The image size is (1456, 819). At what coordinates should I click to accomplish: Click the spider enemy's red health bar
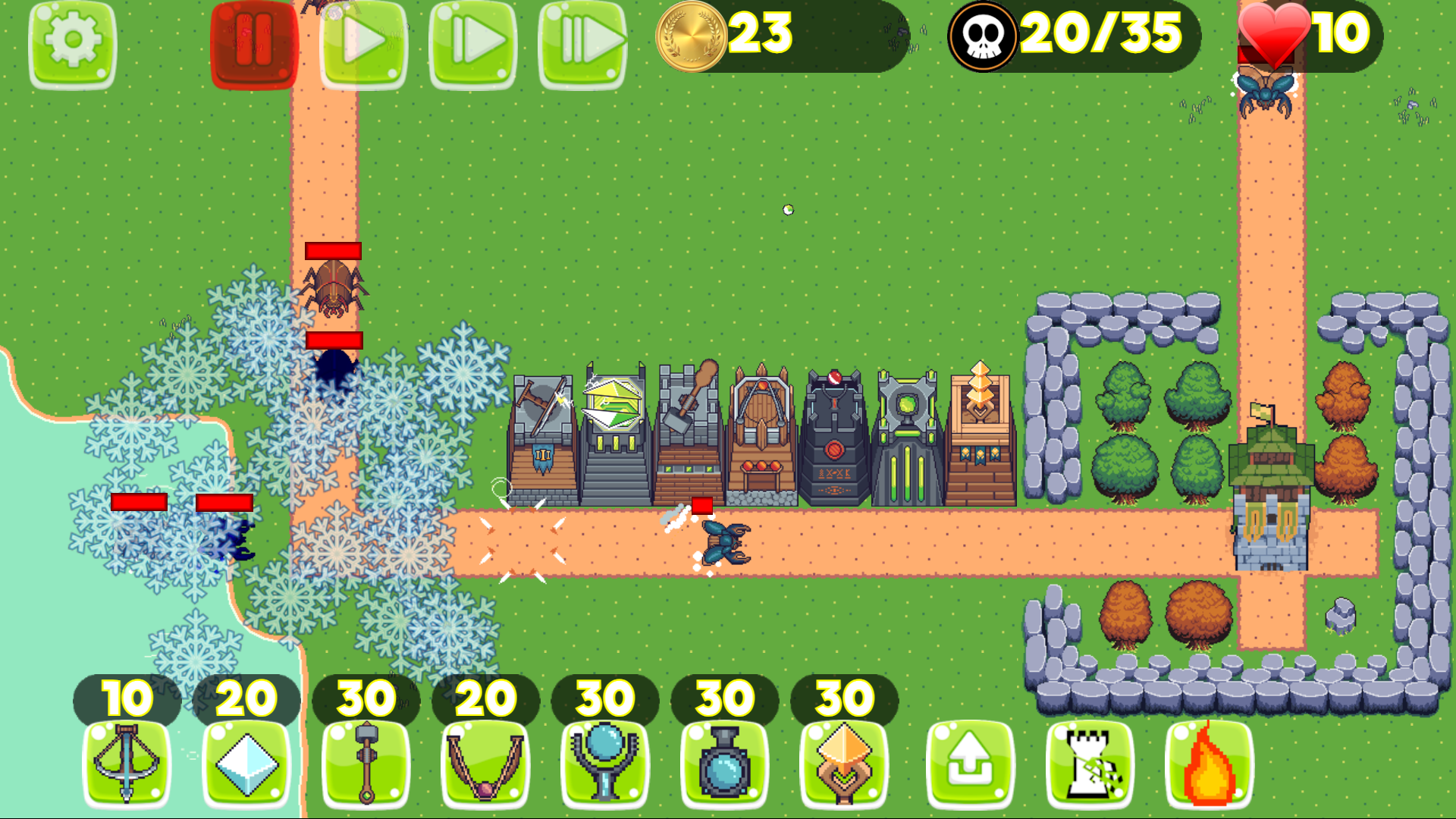(x=334, y=250)
